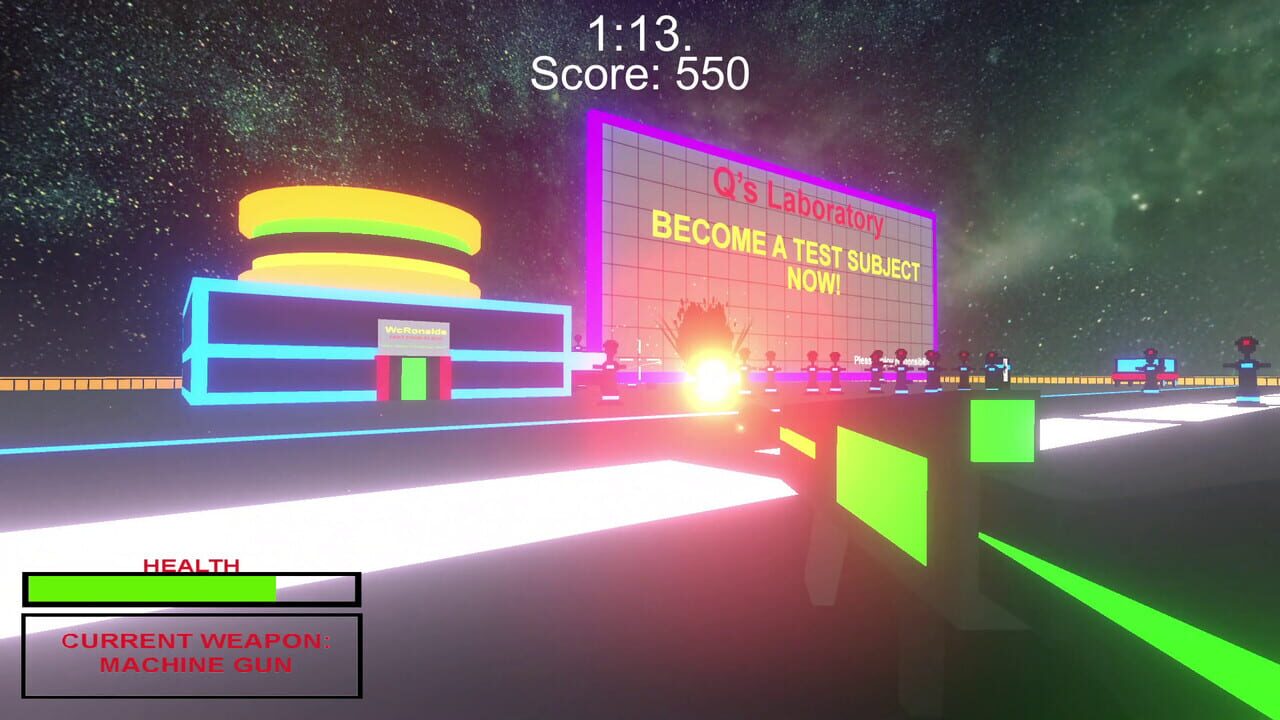Click the Score: 550 text
Screen dimensions: 1280x720
tap(640, 73)
